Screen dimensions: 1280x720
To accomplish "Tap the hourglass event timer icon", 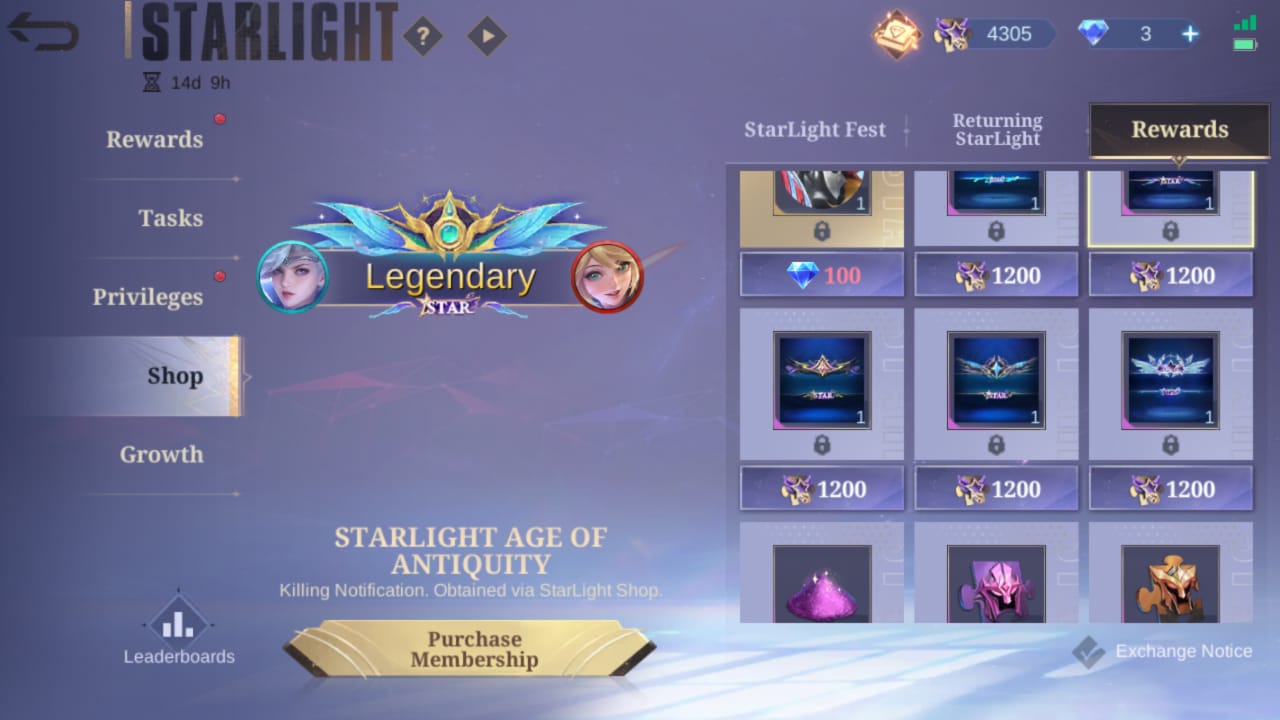I will [x=152, y=82].
